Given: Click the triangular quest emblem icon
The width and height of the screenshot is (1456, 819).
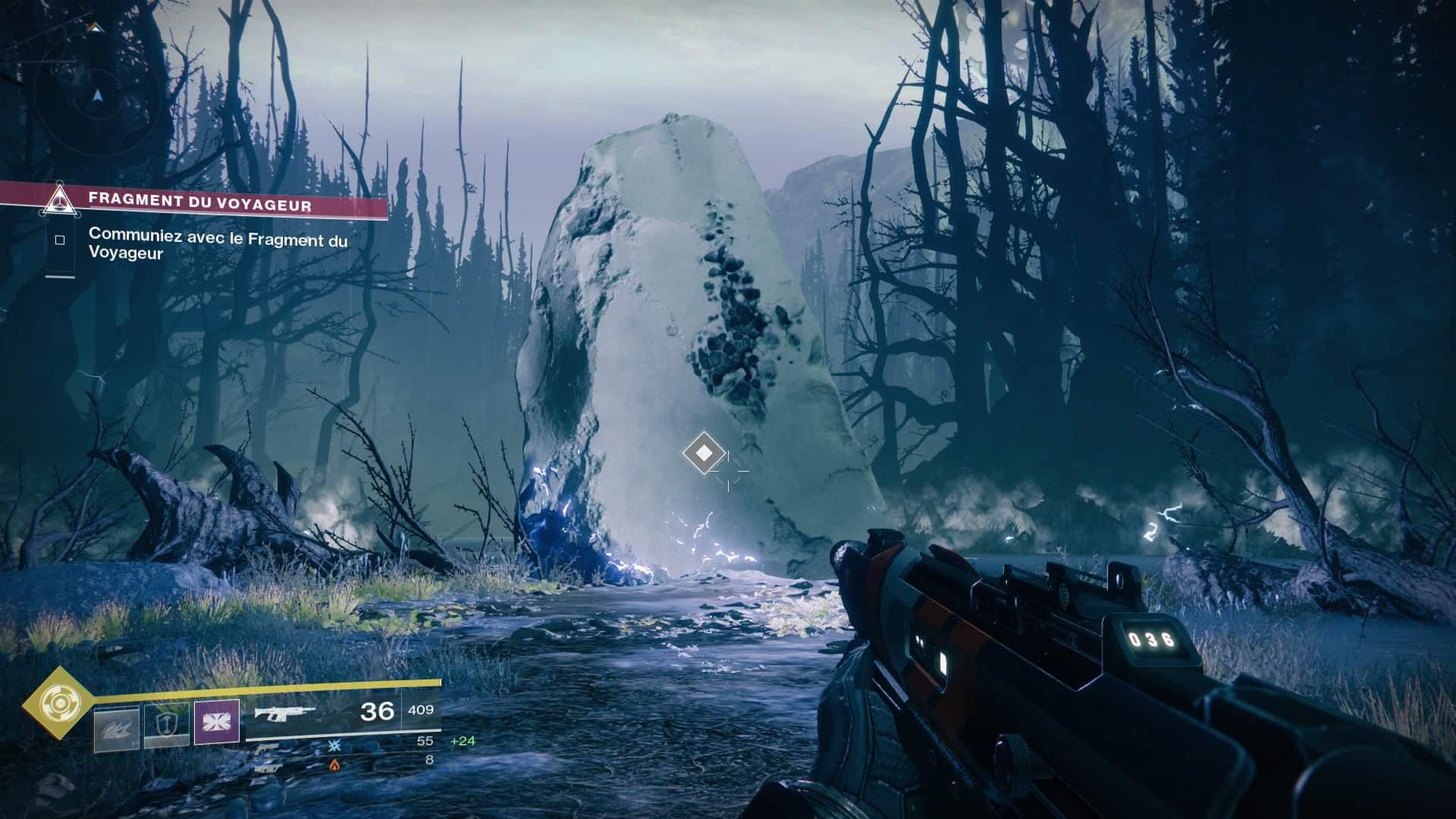Looking at the screenshot, I should (x=59, y=200).
